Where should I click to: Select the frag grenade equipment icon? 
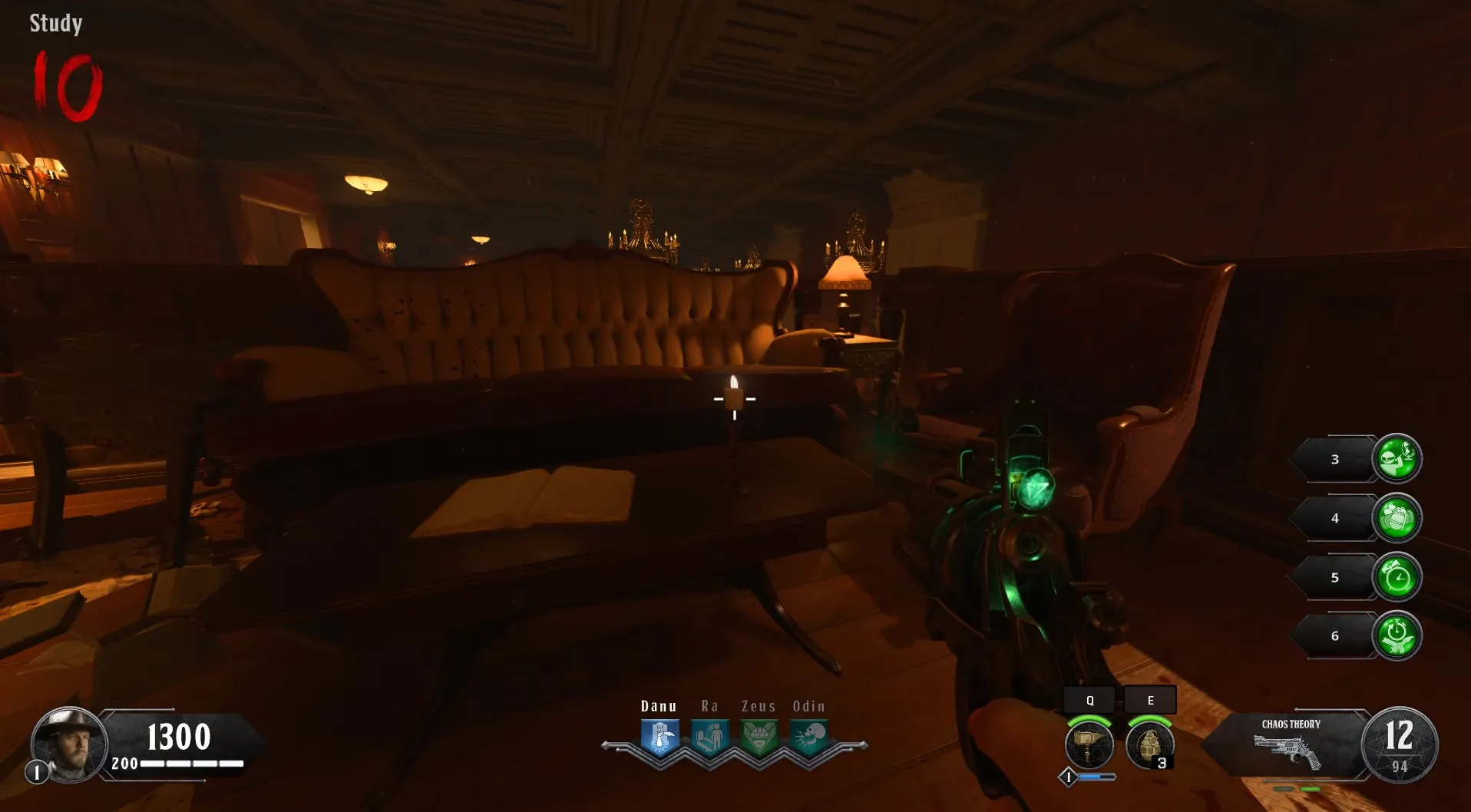[x=1149, y=745]
